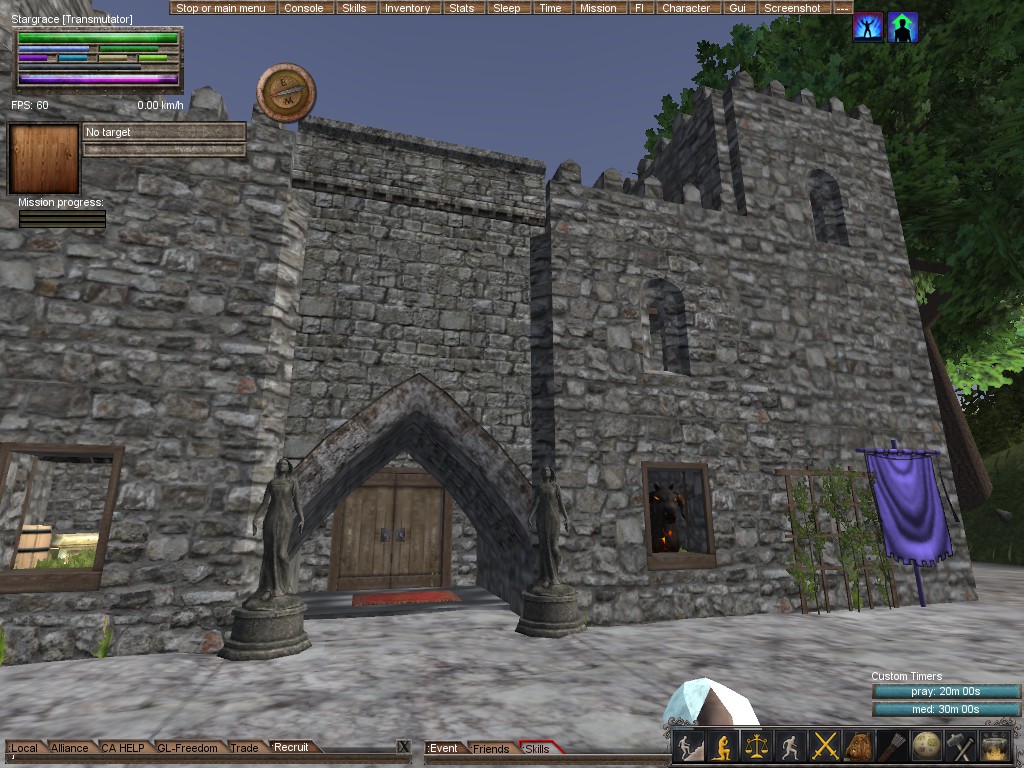Switch to the Local chat tab
This screenshot has height=768, width=1024.
coord(24,748)
